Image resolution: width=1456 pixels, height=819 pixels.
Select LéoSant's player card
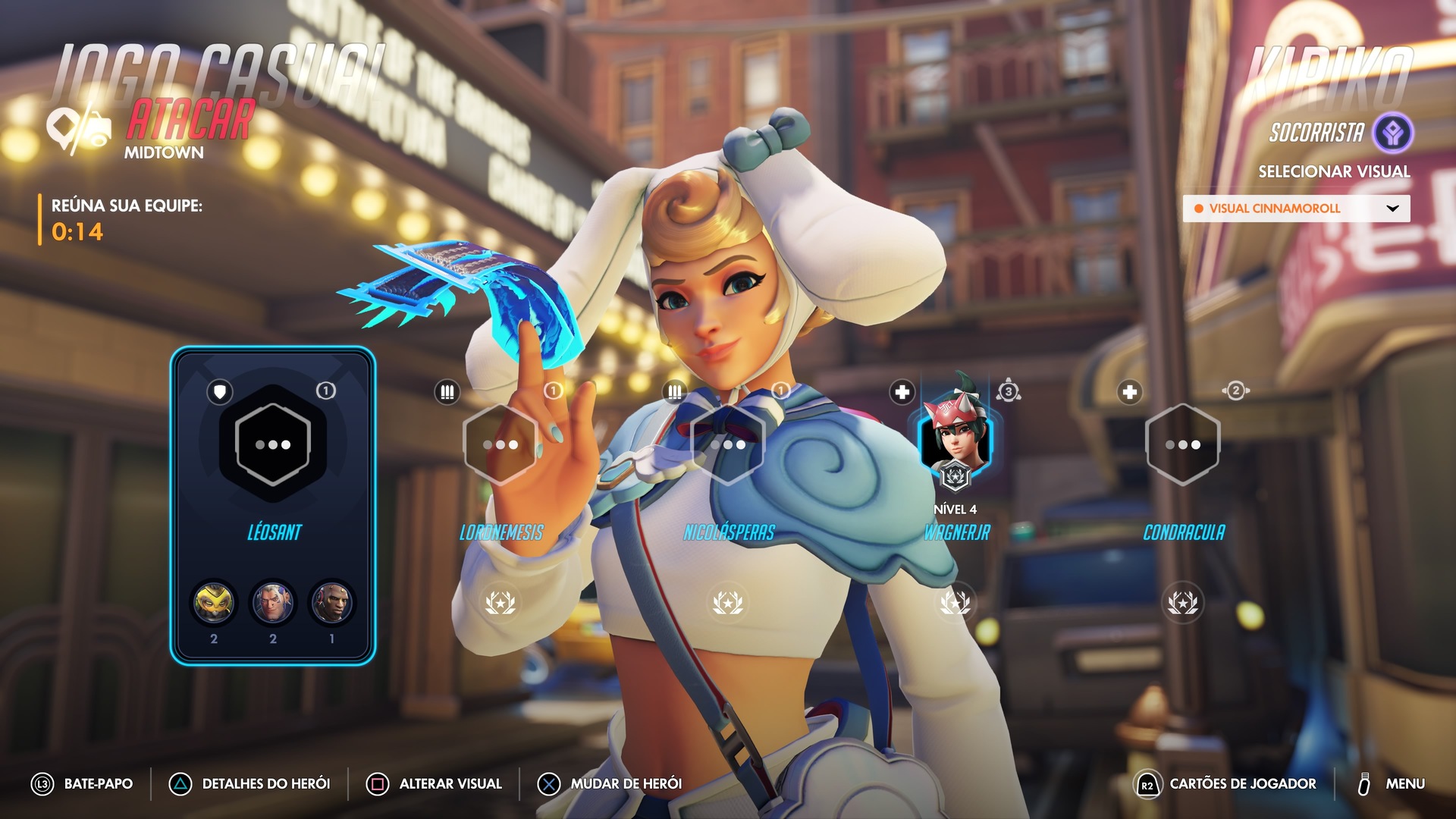[273, 505]
